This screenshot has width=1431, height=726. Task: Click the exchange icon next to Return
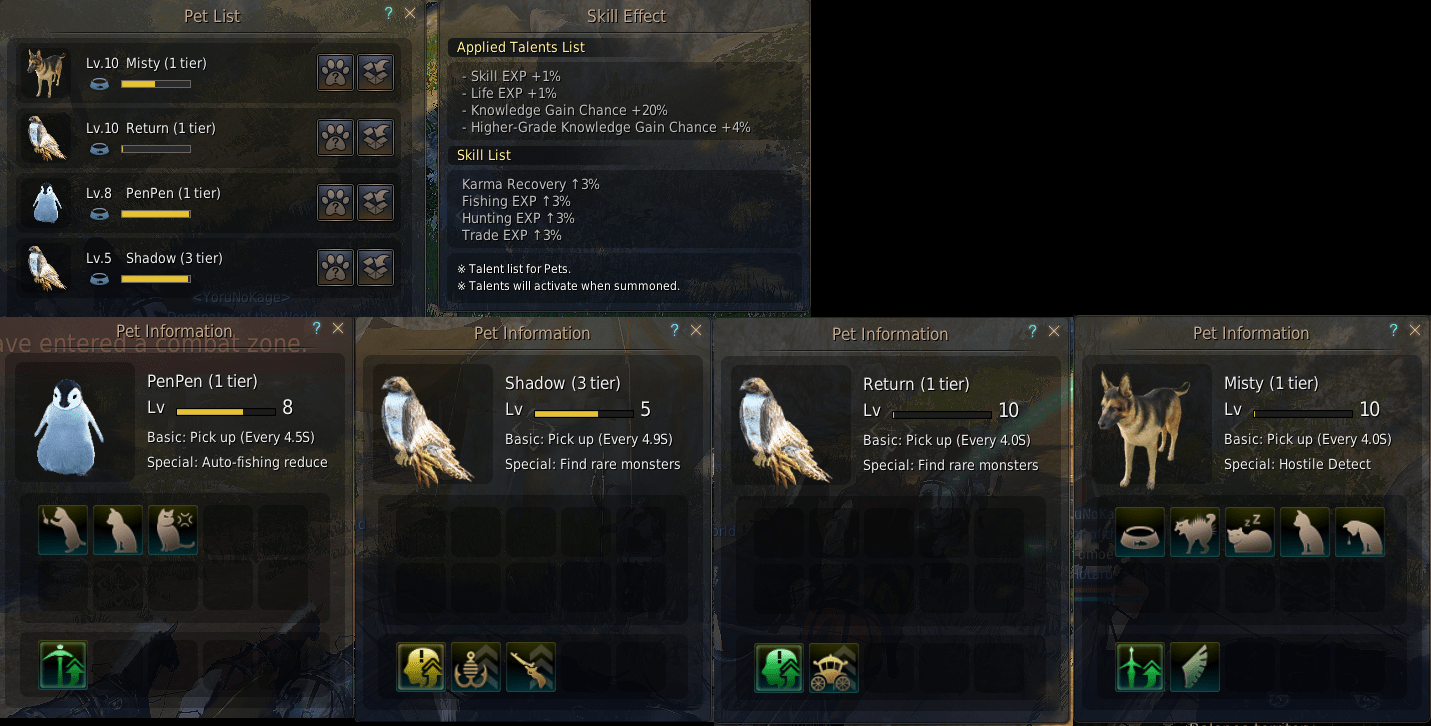pyautogui.click(x=375, y=137)
